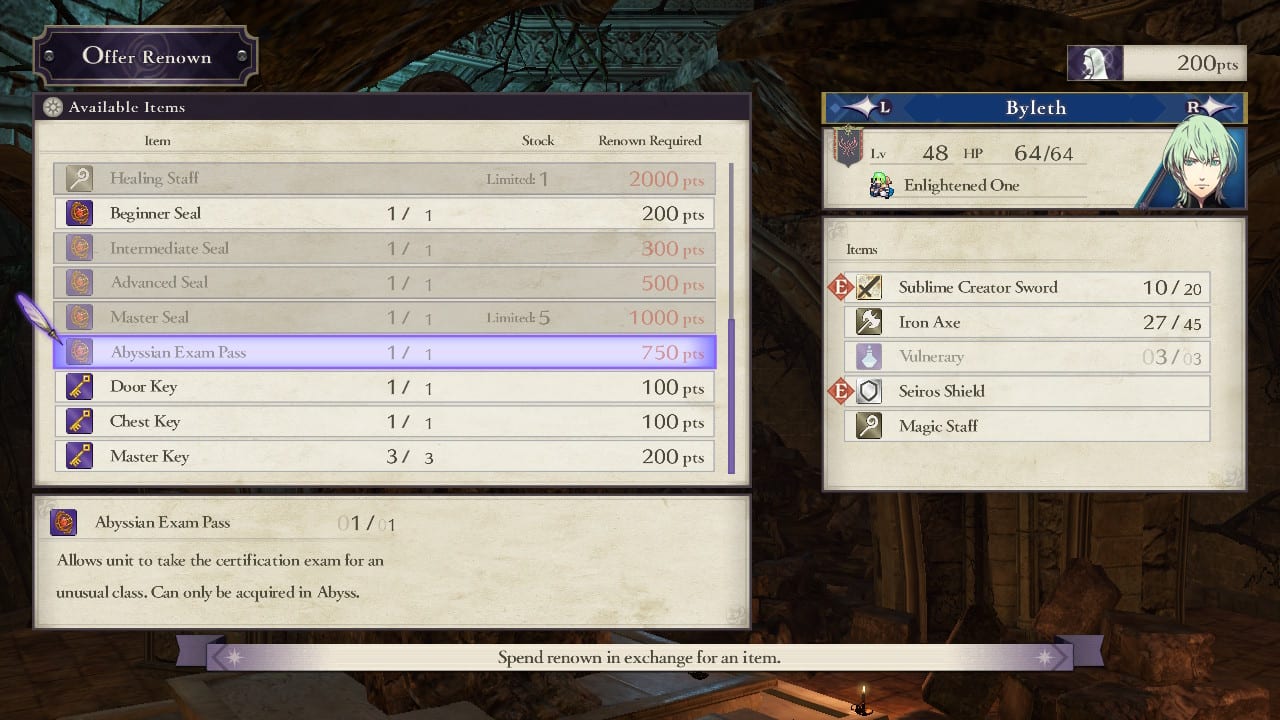This screenshot has height=720, width=1280.
Task: Select the Intermediate Seal entry
Action: point(384,249)
